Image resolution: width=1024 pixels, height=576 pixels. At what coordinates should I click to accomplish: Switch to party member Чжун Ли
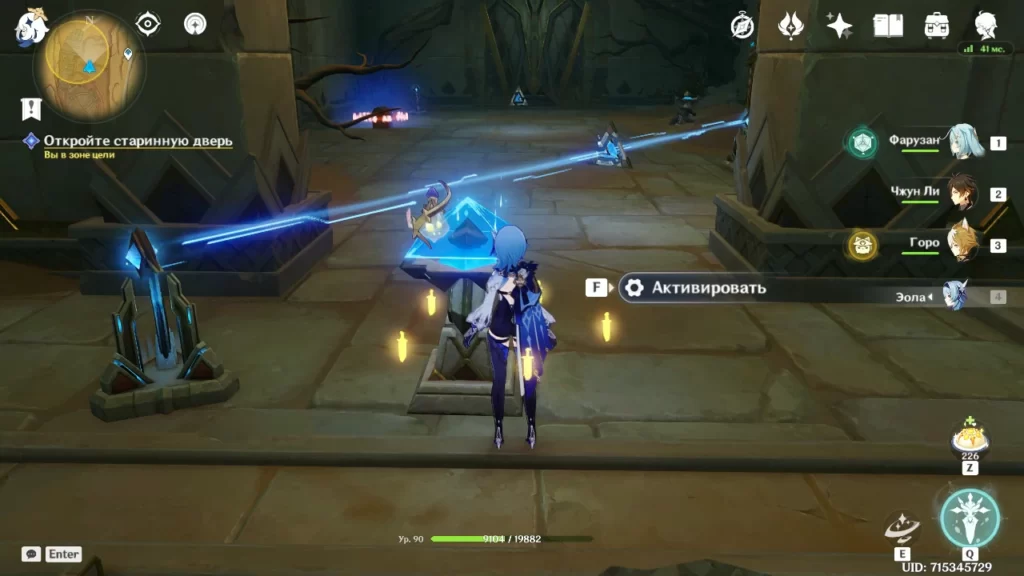[961, 193]
